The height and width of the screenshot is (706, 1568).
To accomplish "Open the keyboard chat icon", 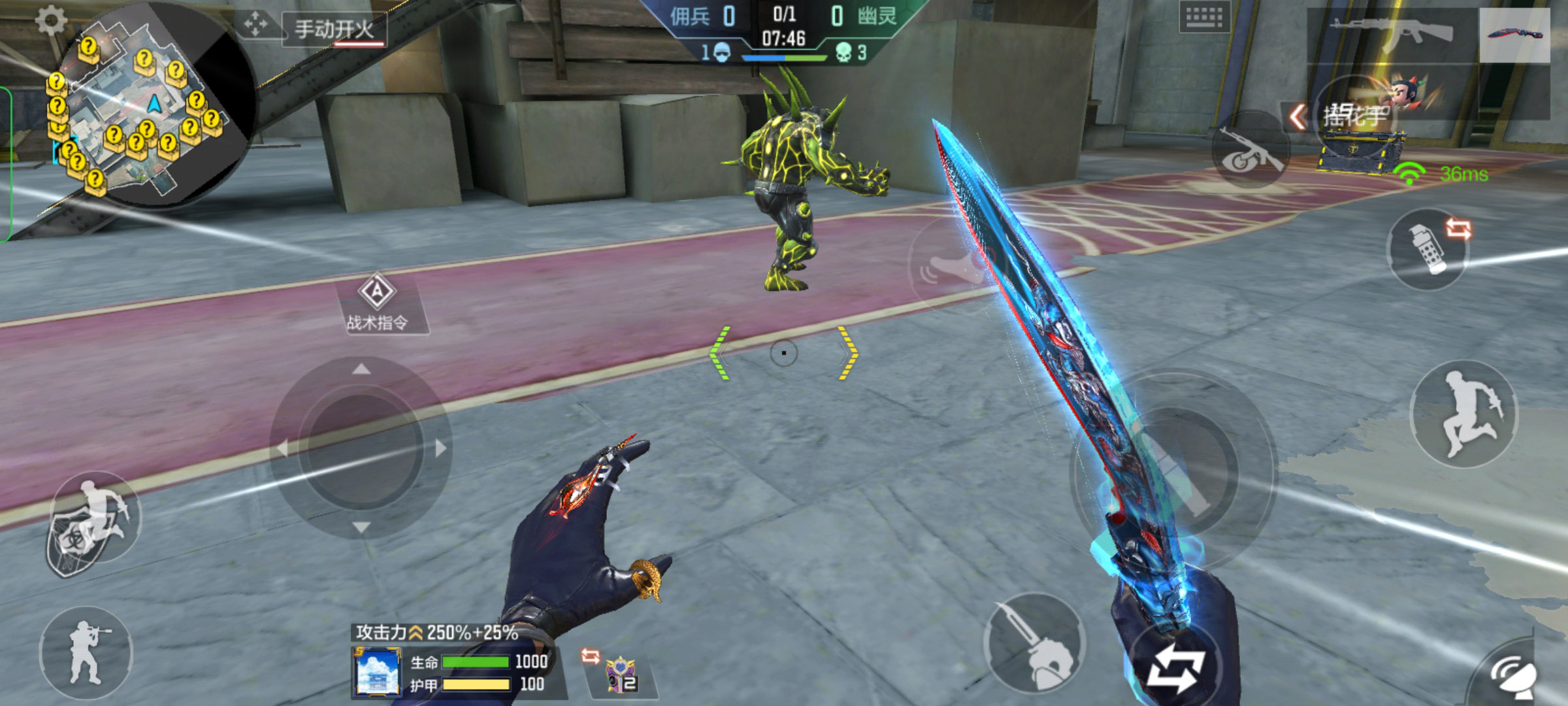I will point(1204,18).
